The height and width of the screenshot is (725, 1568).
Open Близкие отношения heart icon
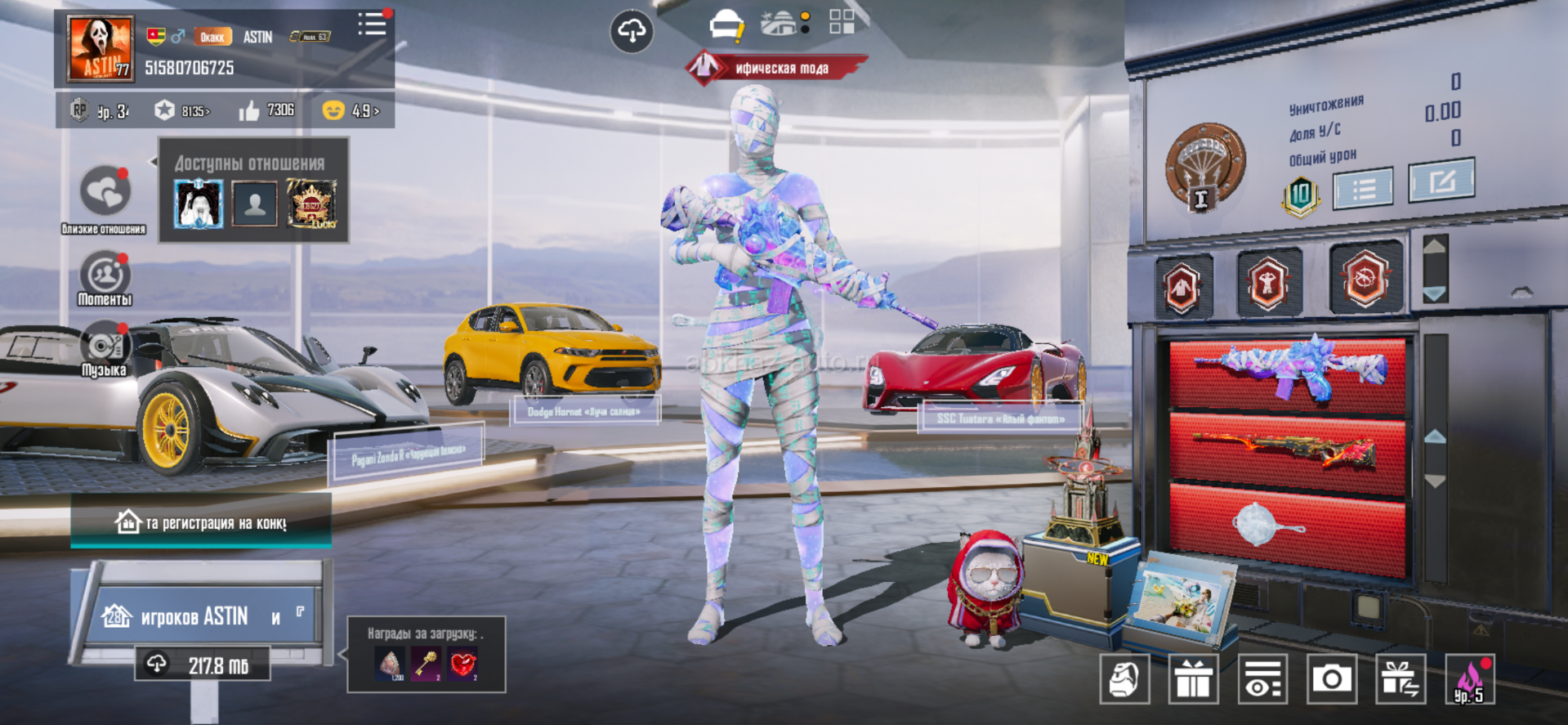coord(105,192)
